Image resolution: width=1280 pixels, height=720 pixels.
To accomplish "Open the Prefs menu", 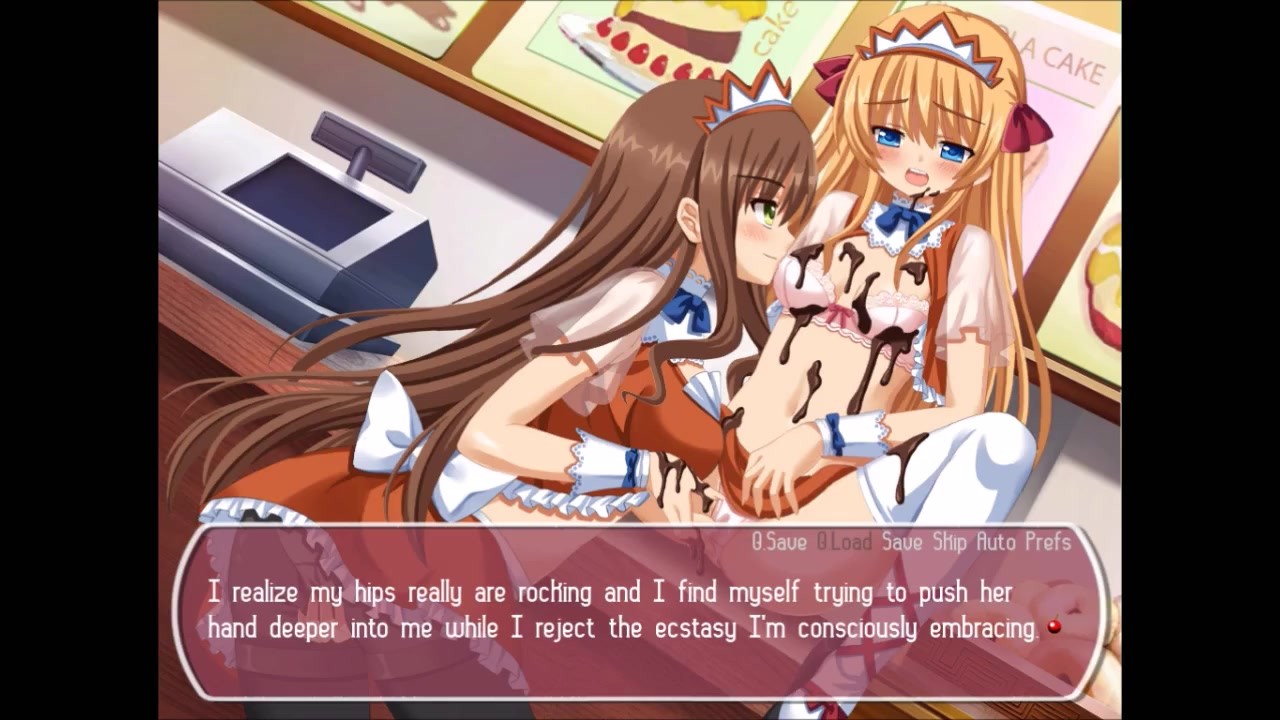I will (x=1047, y=542).
